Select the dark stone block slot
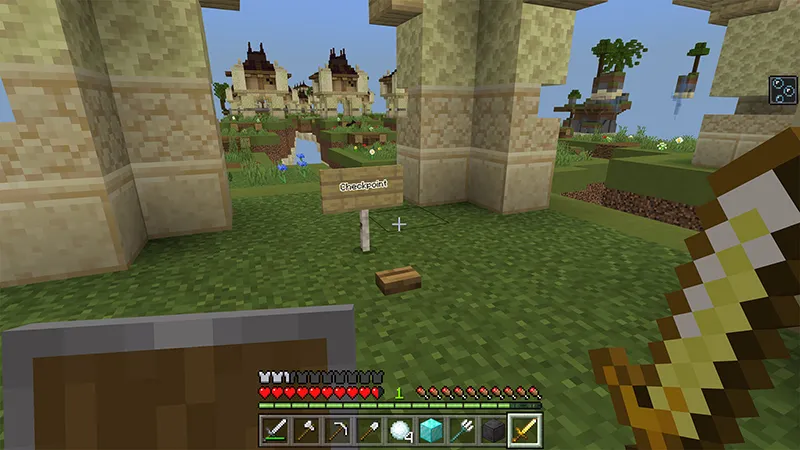The height and width of the screenshot is (450, 800). click(x=493, y=430)
